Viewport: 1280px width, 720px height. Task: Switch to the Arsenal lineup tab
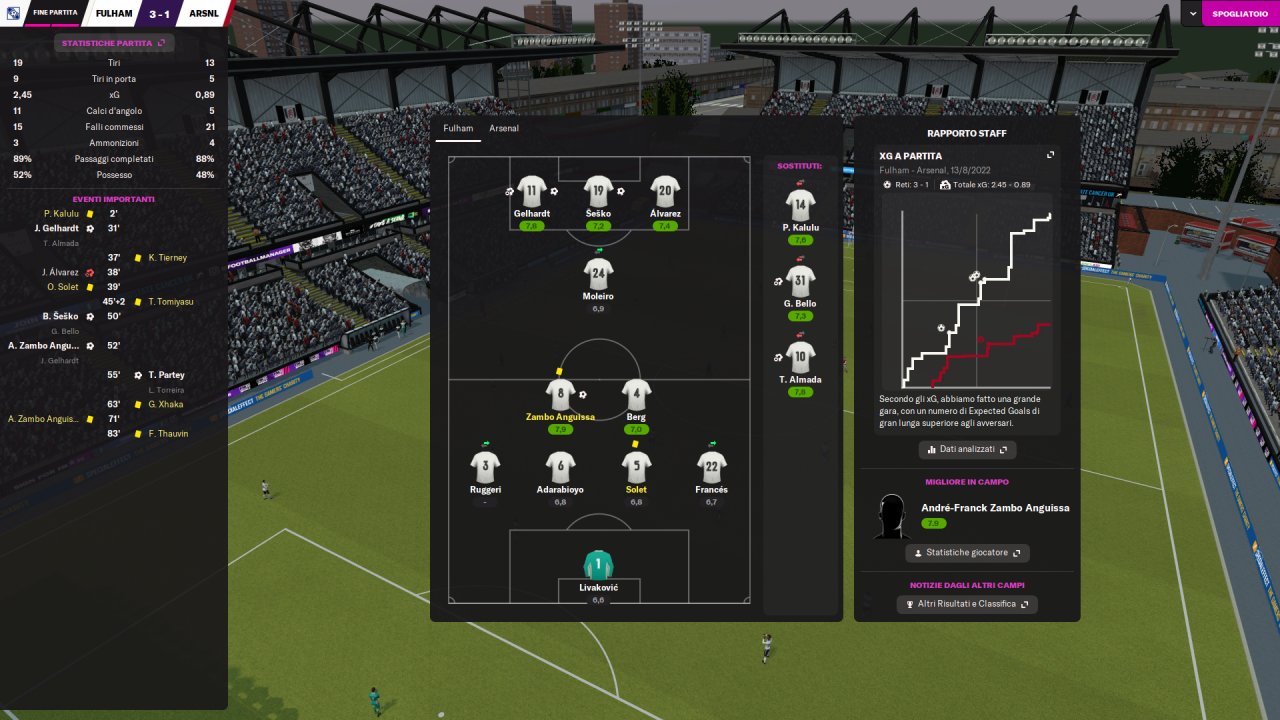point(503,128)
